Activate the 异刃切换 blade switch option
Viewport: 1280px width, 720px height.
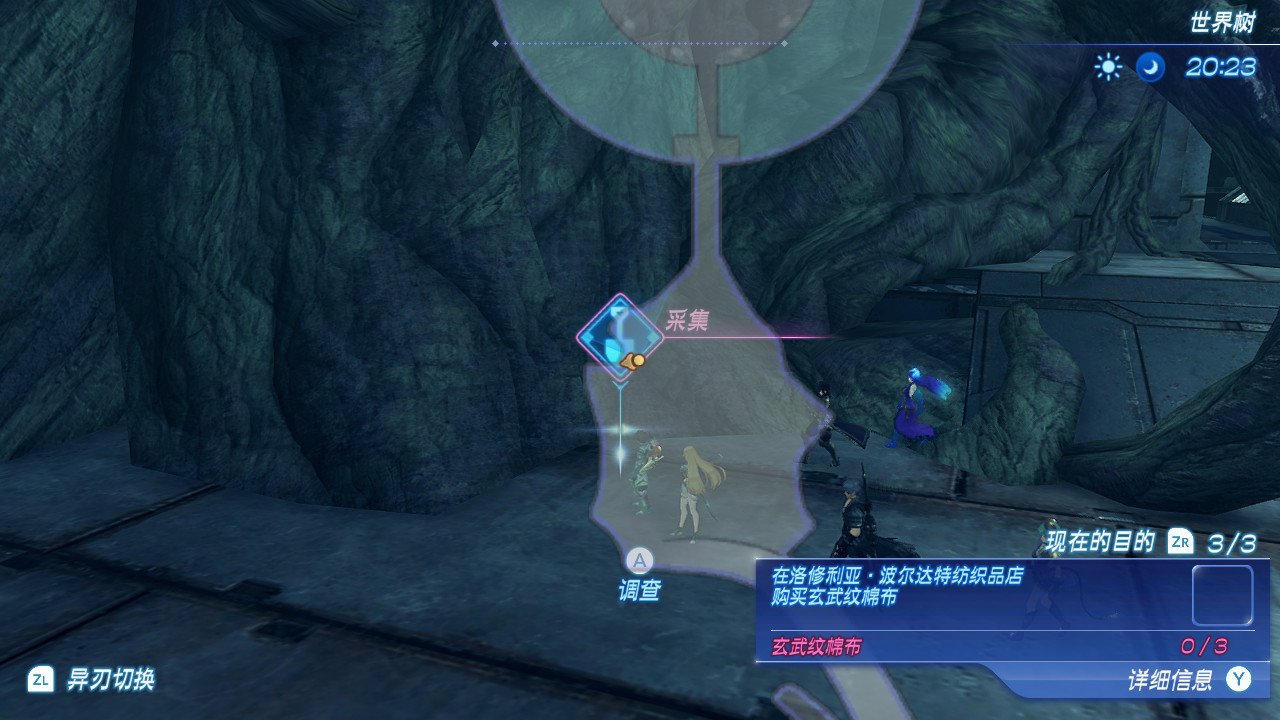(x=92, y=680)
